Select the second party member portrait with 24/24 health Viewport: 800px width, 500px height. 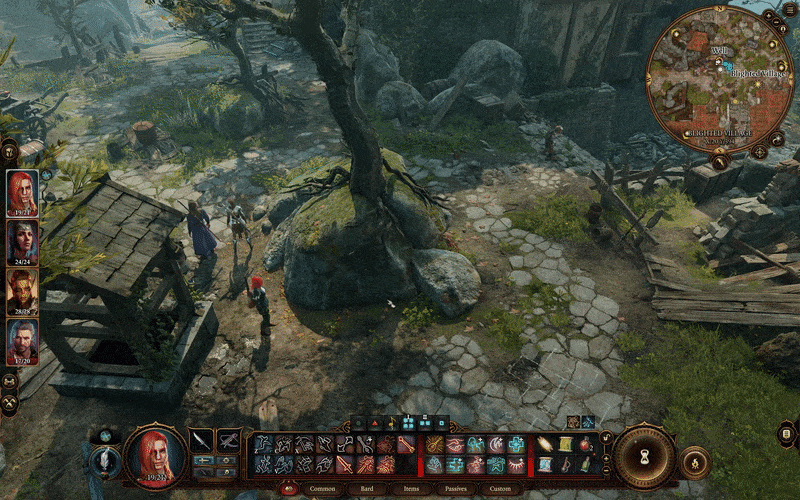pos(23,240)
